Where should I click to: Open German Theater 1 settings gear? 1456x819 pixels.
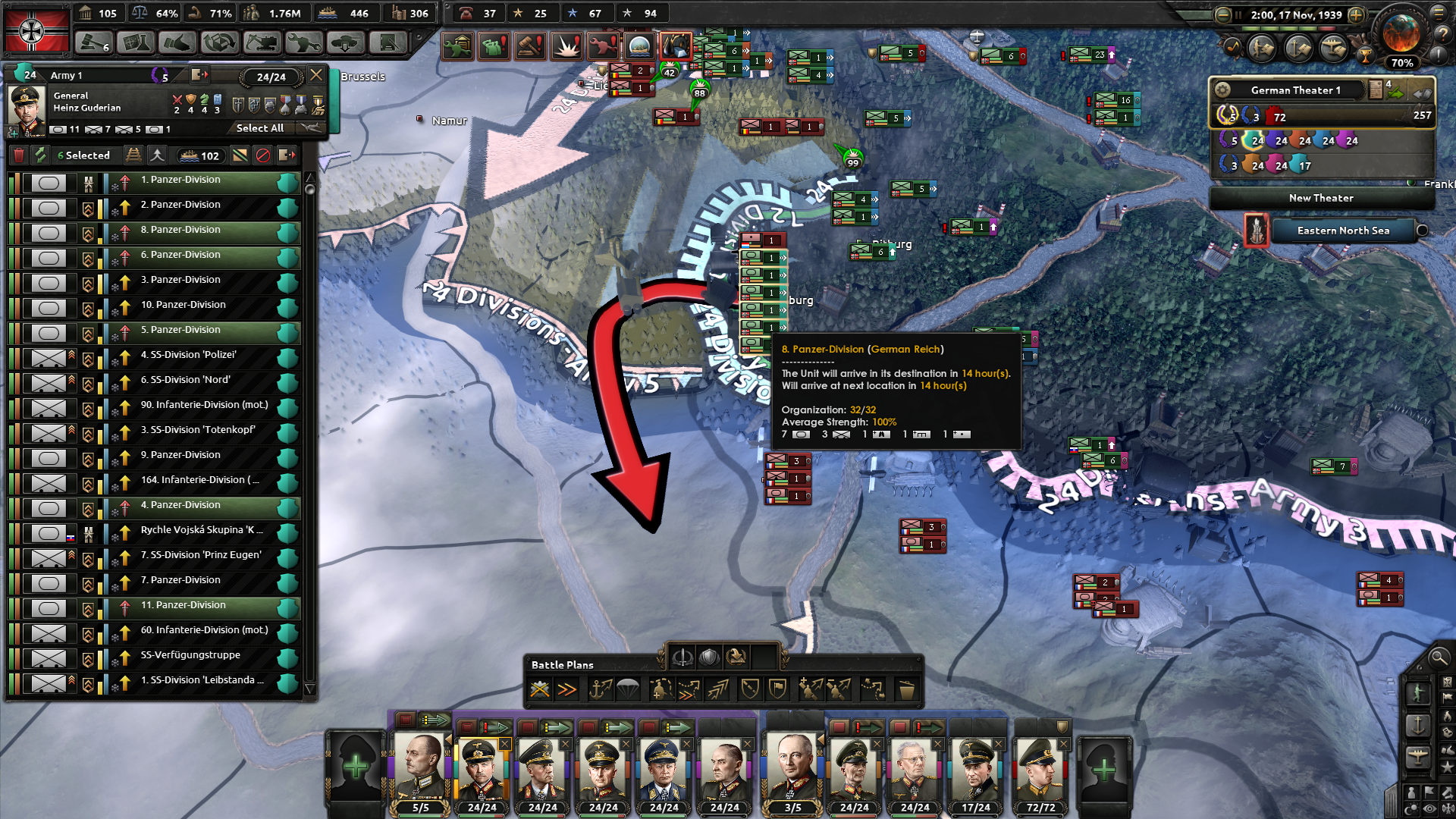(1222, 89)
